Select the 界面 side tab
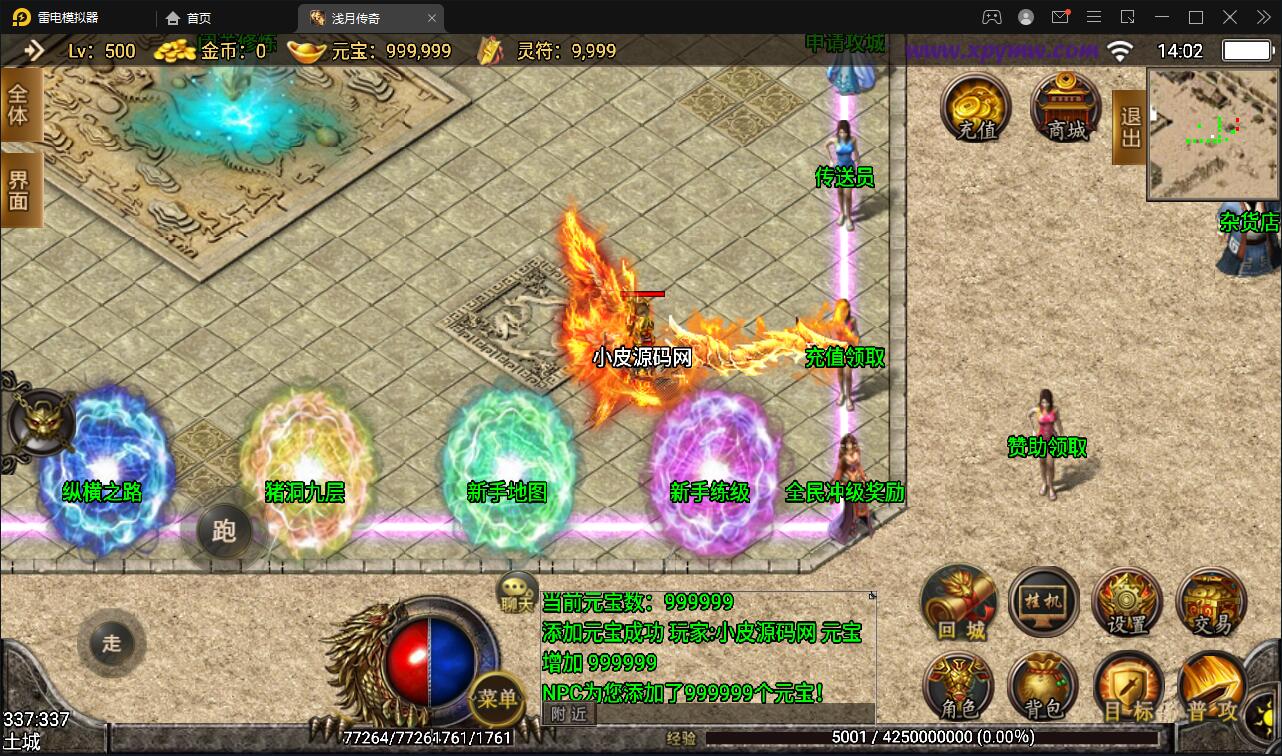The height and width of the screenshot is (756, 1282). (x=19, y=190)
